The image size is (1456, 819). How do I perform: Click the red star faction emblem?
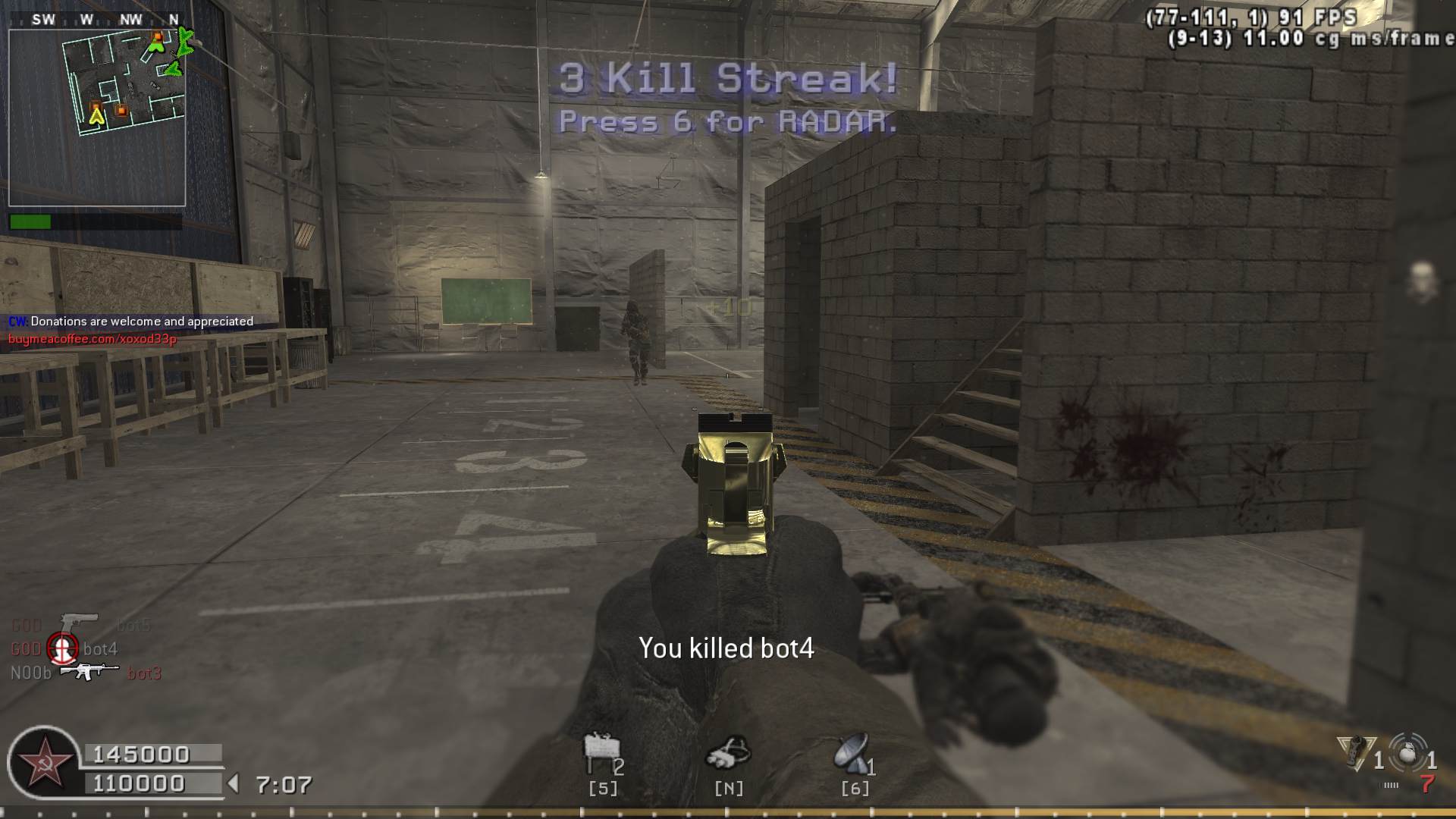(44, 762)
